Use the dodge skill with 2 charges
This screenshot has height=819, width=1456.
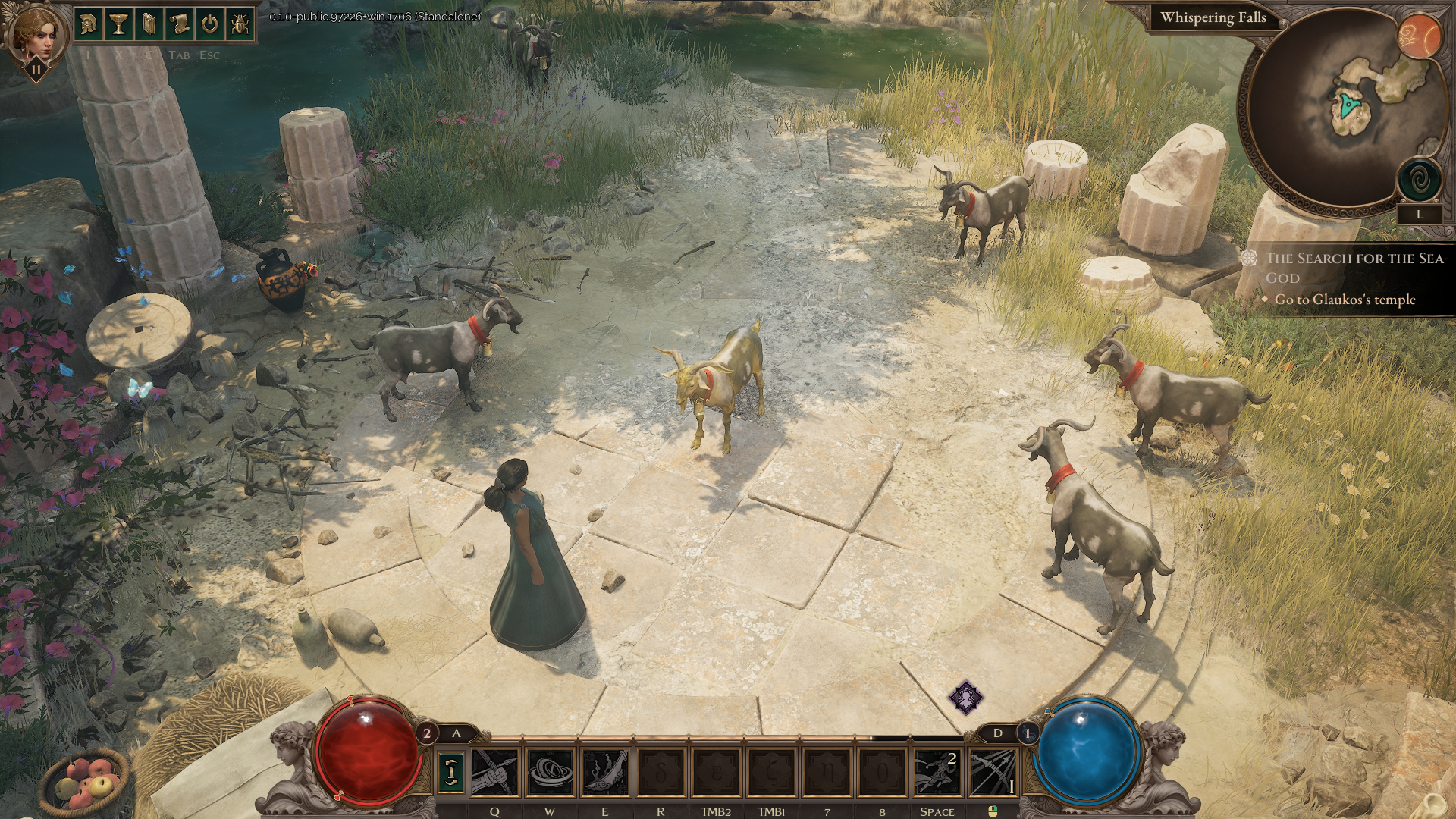tap(937, 772)
